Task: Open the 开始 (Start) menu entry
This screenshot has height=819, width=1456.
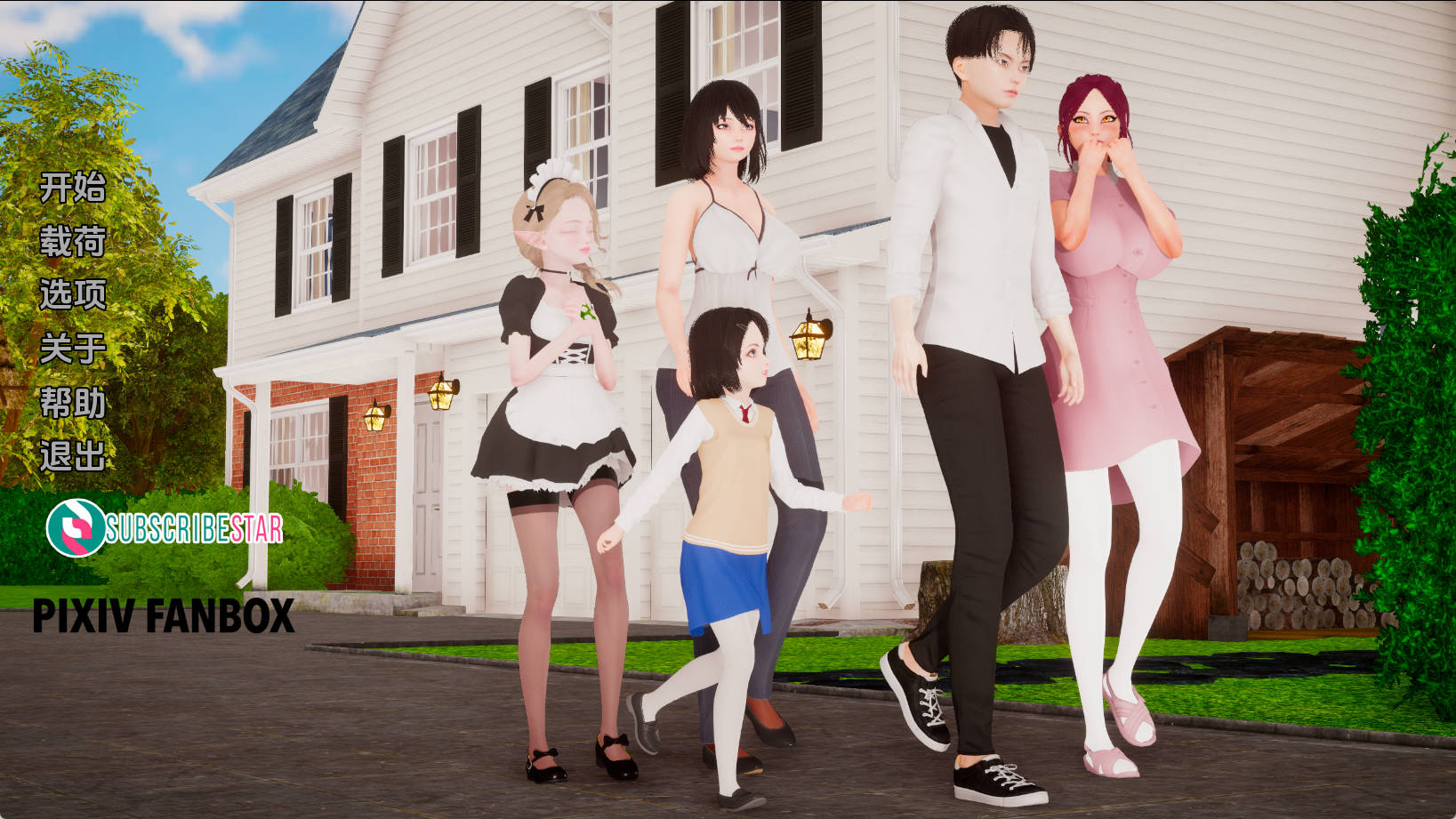Action: [73, 188]
